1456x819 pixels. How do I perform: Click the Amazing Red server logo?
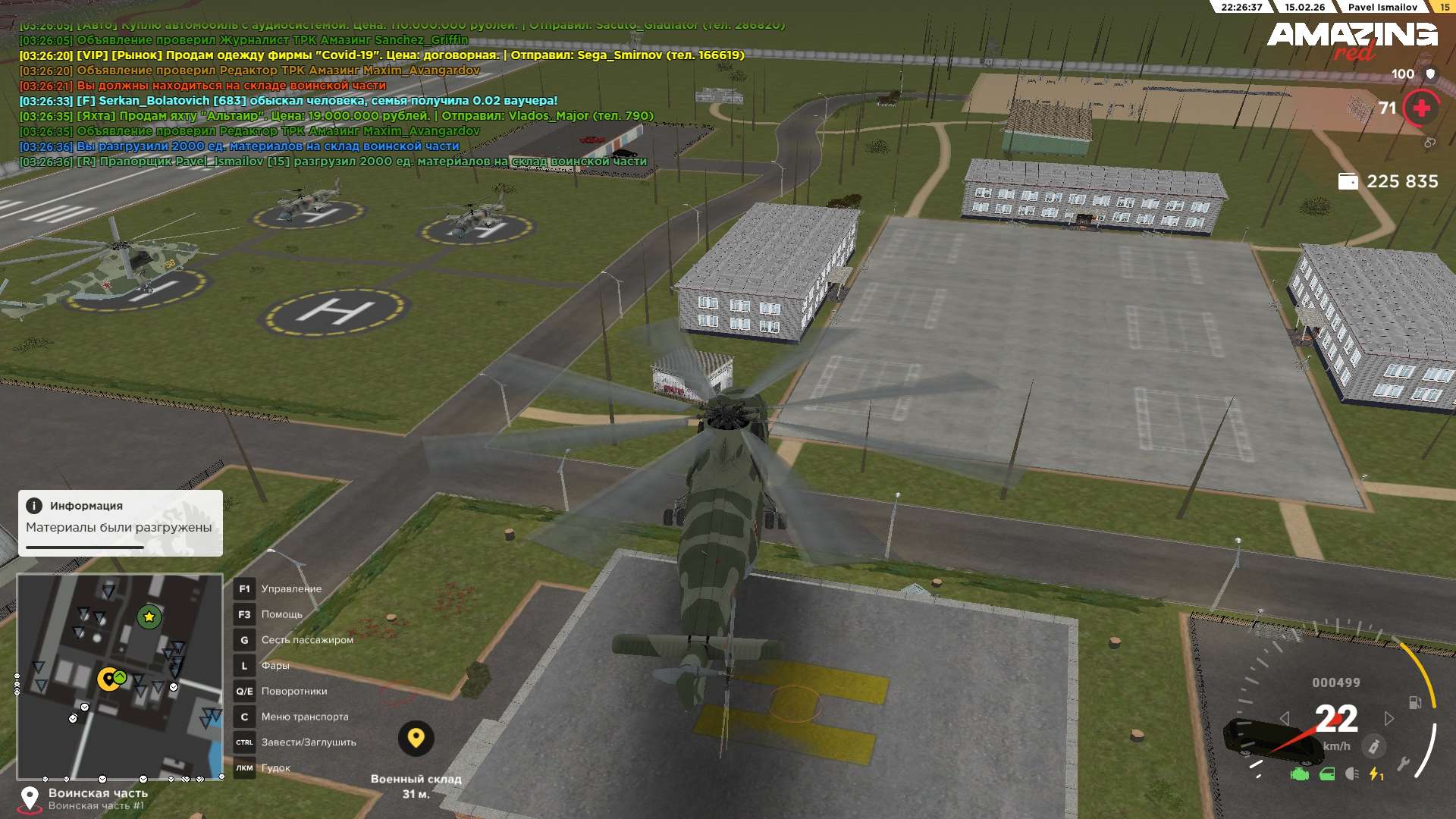tap(1352, 39)
